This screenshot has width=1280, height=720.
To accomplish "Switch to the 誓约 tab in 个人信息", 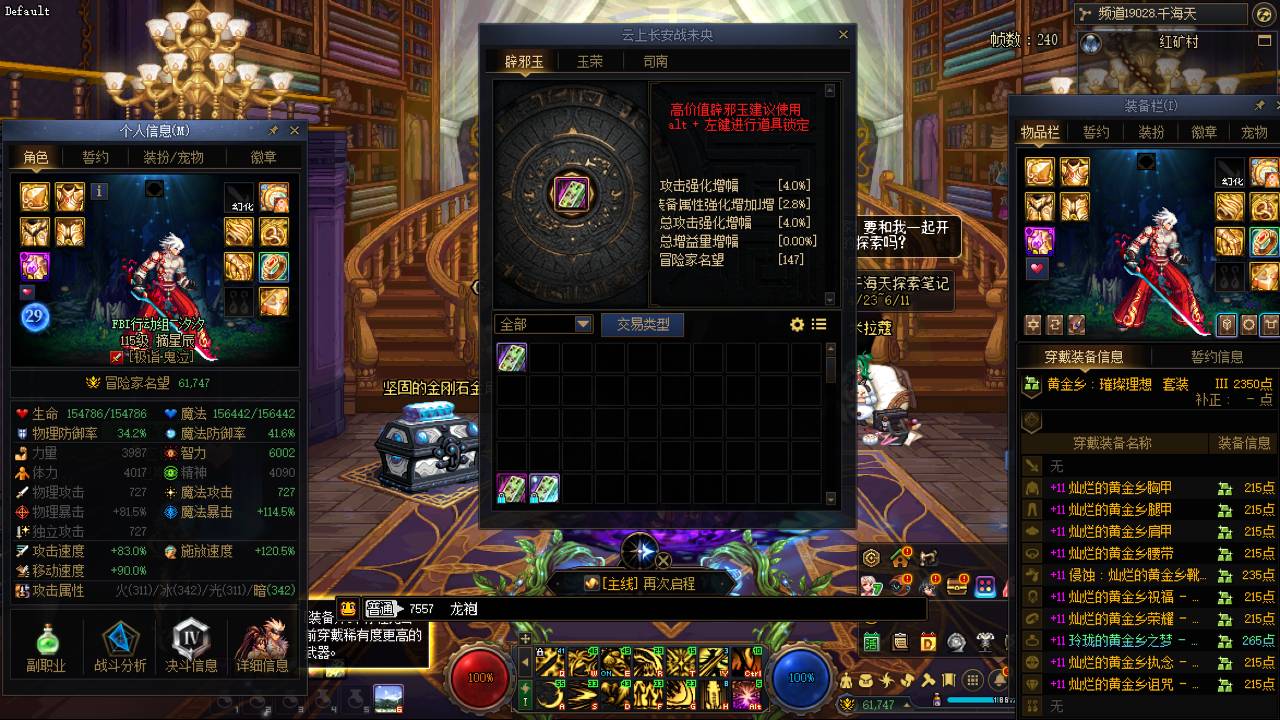I will [95, 157].
